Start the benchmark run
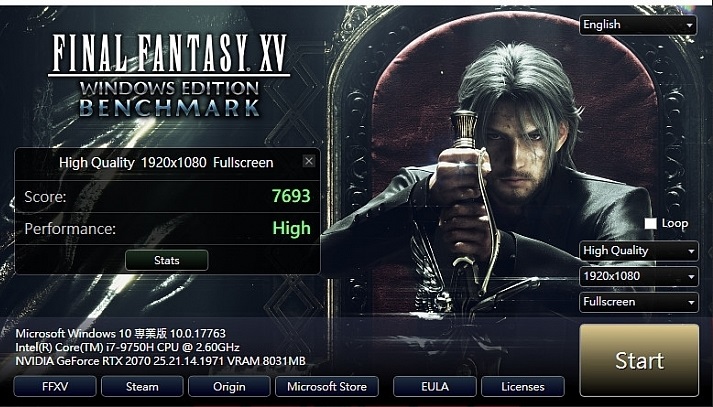 pyautogui.click(x=639, y=360)
